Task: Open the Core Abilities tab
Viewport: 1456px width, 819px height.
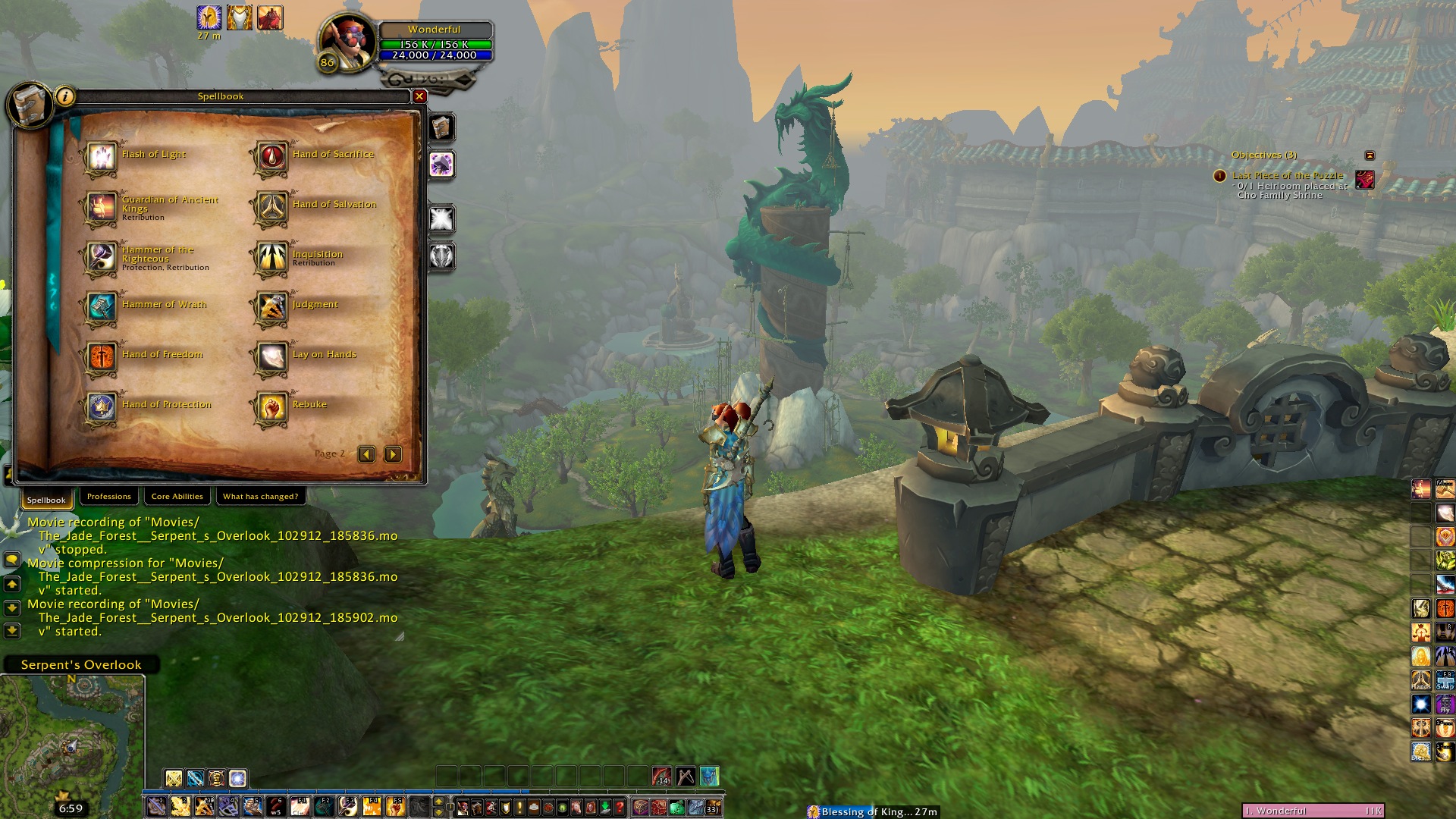Action: 177,497
